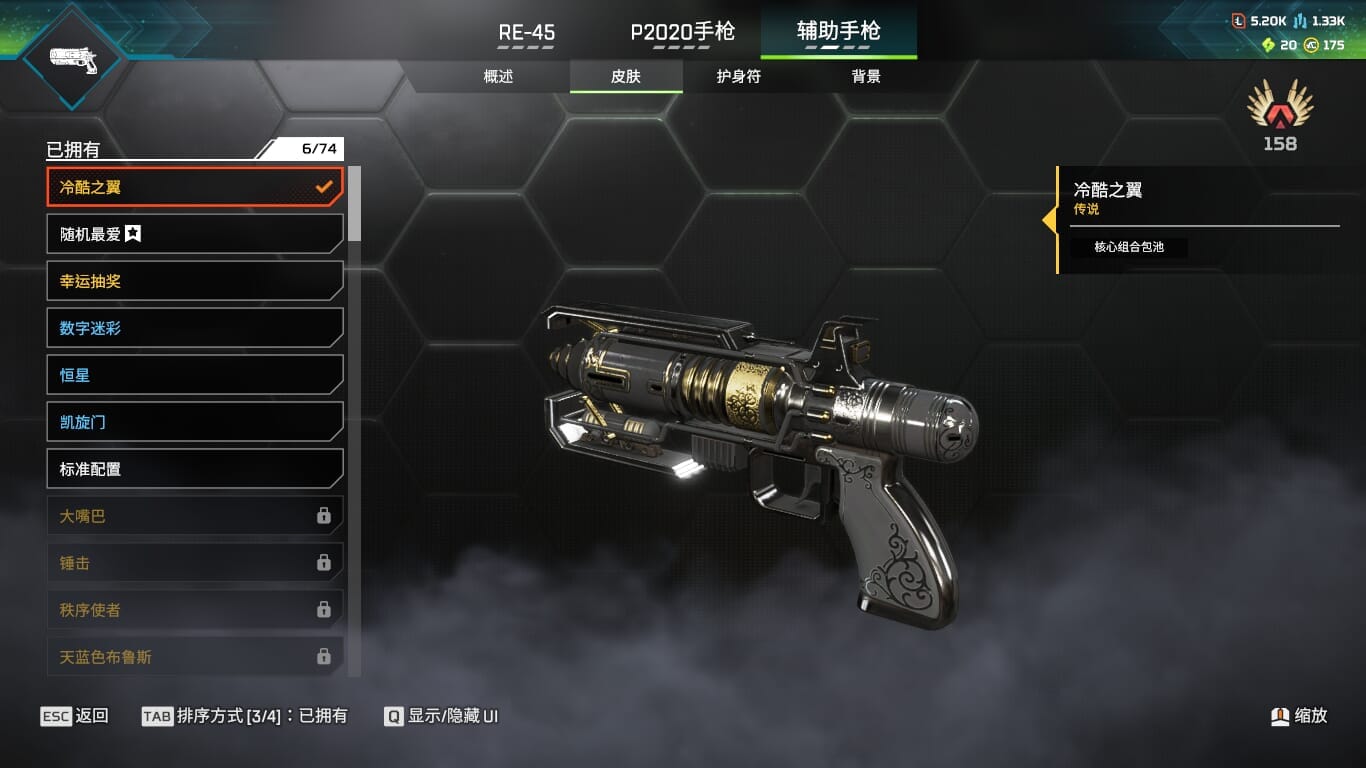This screenshot has width=1366, height=768.
Task: Click the 返回 back button
Action: pos(75,716)
